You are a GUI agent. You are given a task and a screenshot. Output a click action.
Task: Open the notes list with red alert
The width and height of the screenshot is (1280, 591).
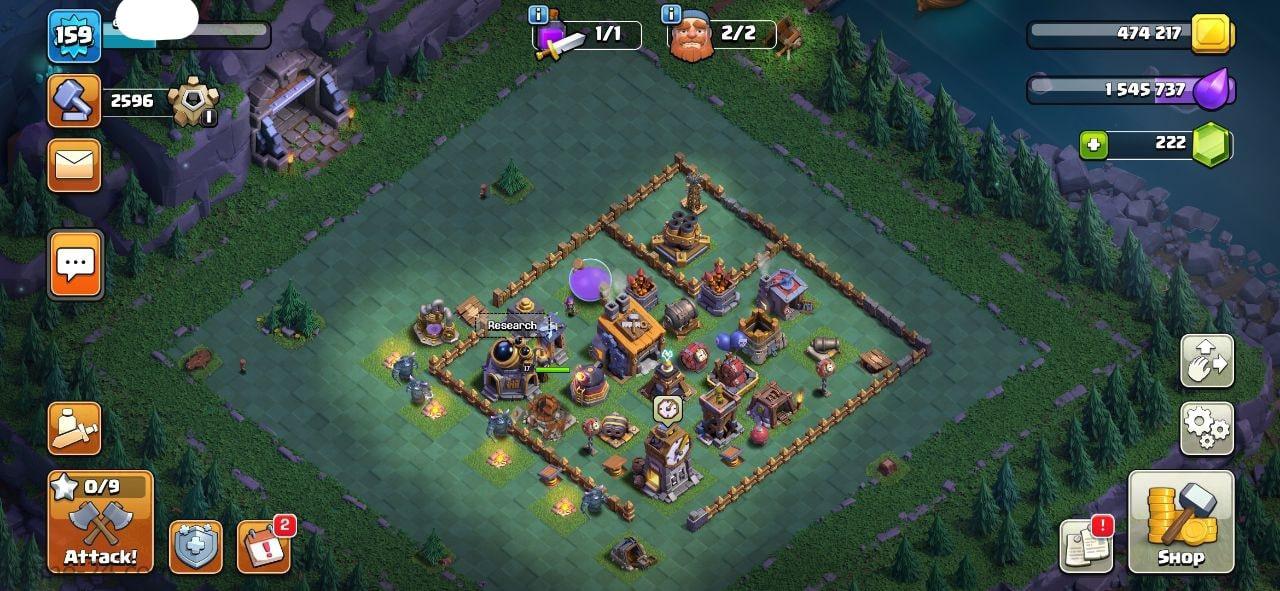1086,546
